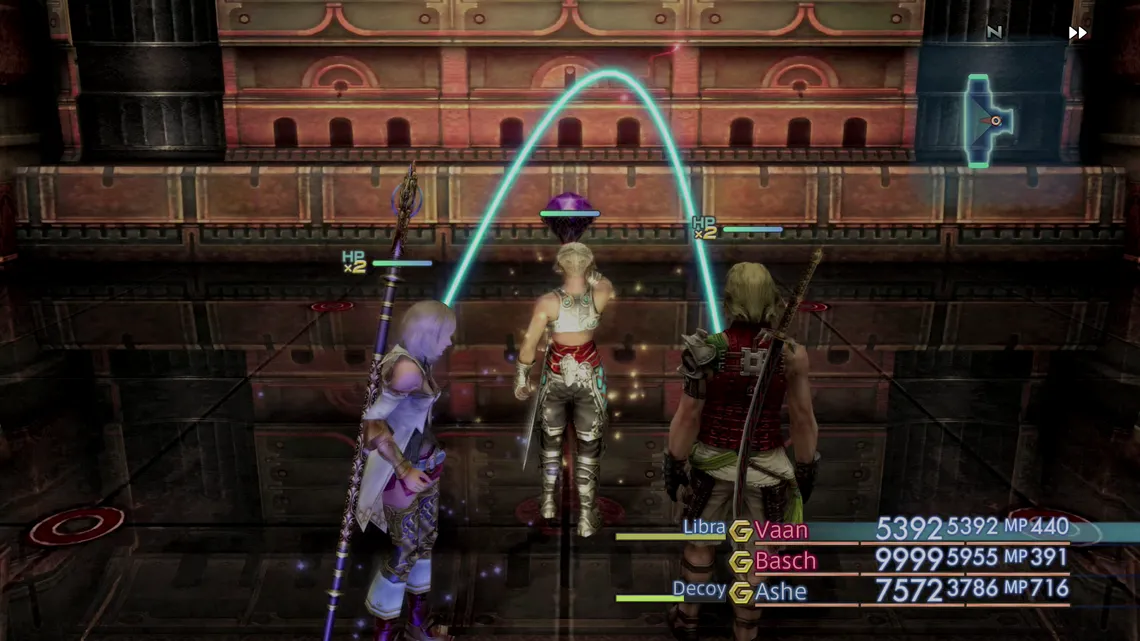Select Vaan in the party list
Screen dimensions: 1140x641
coord(781,530)
